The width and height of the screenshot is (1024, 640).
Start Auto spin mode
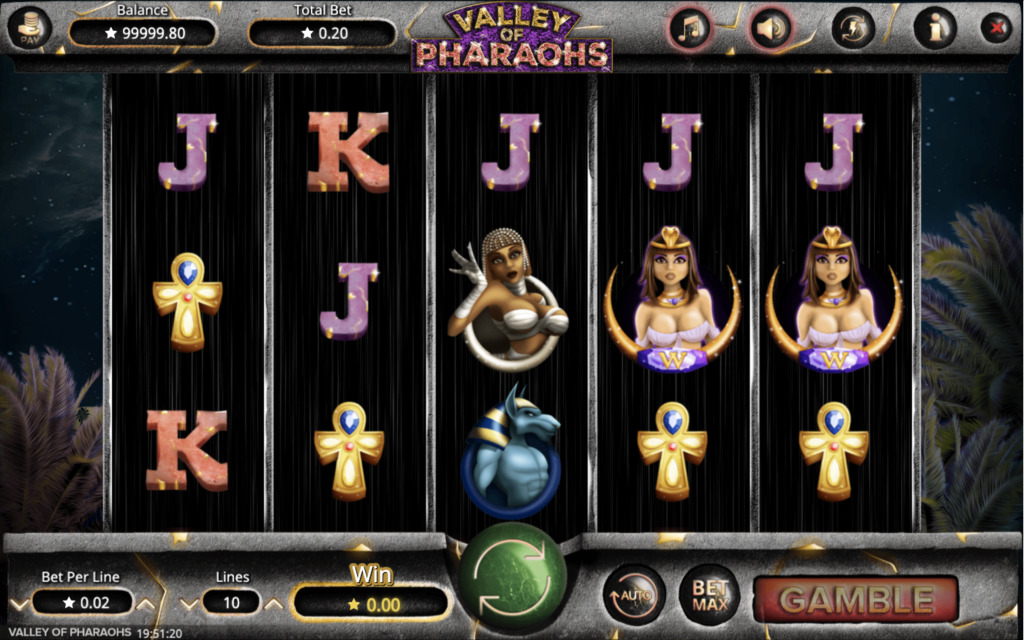click(x=634, y=595)
